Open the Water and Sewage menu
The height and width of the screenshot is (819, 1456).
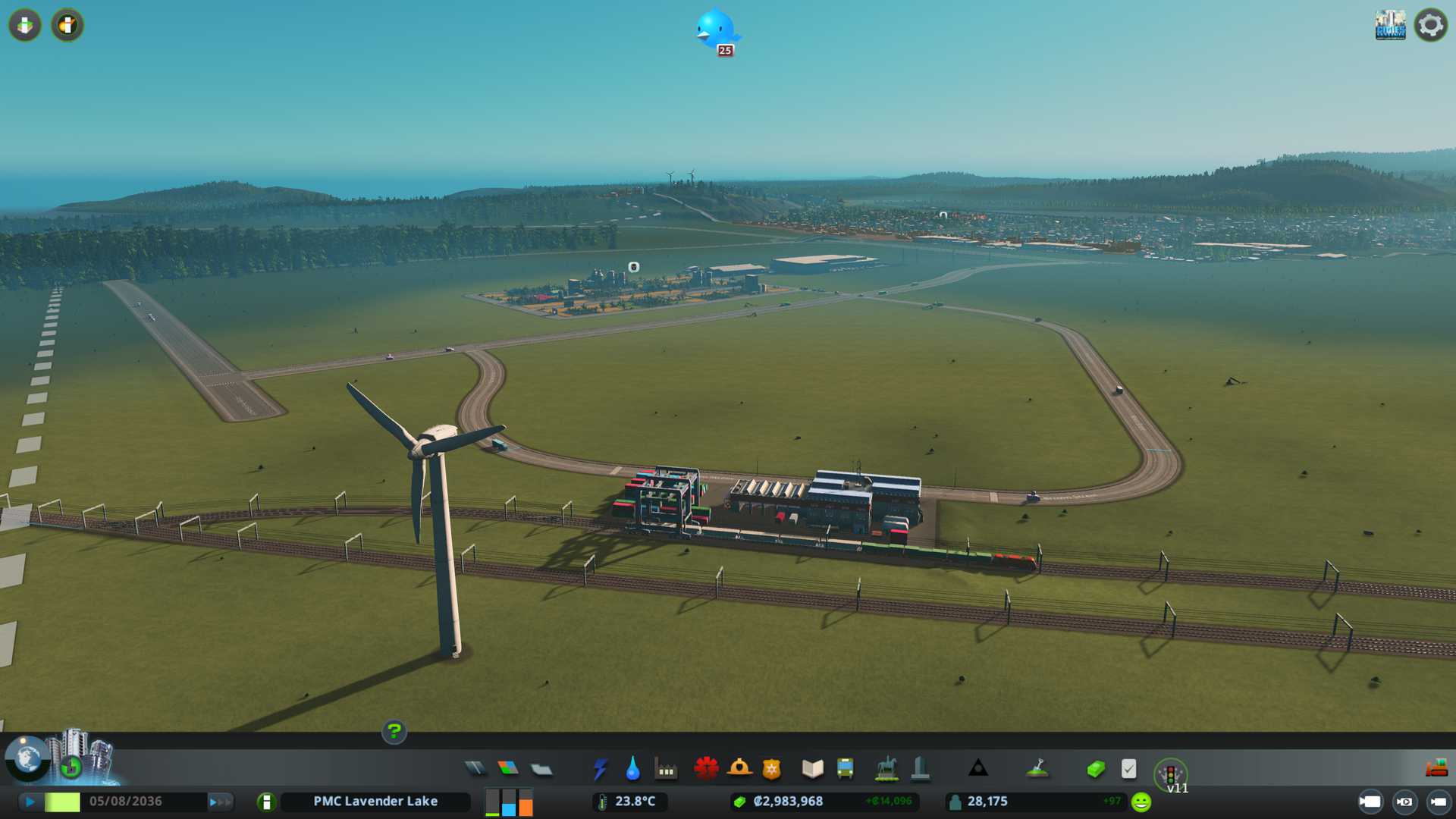click(633, 769)
